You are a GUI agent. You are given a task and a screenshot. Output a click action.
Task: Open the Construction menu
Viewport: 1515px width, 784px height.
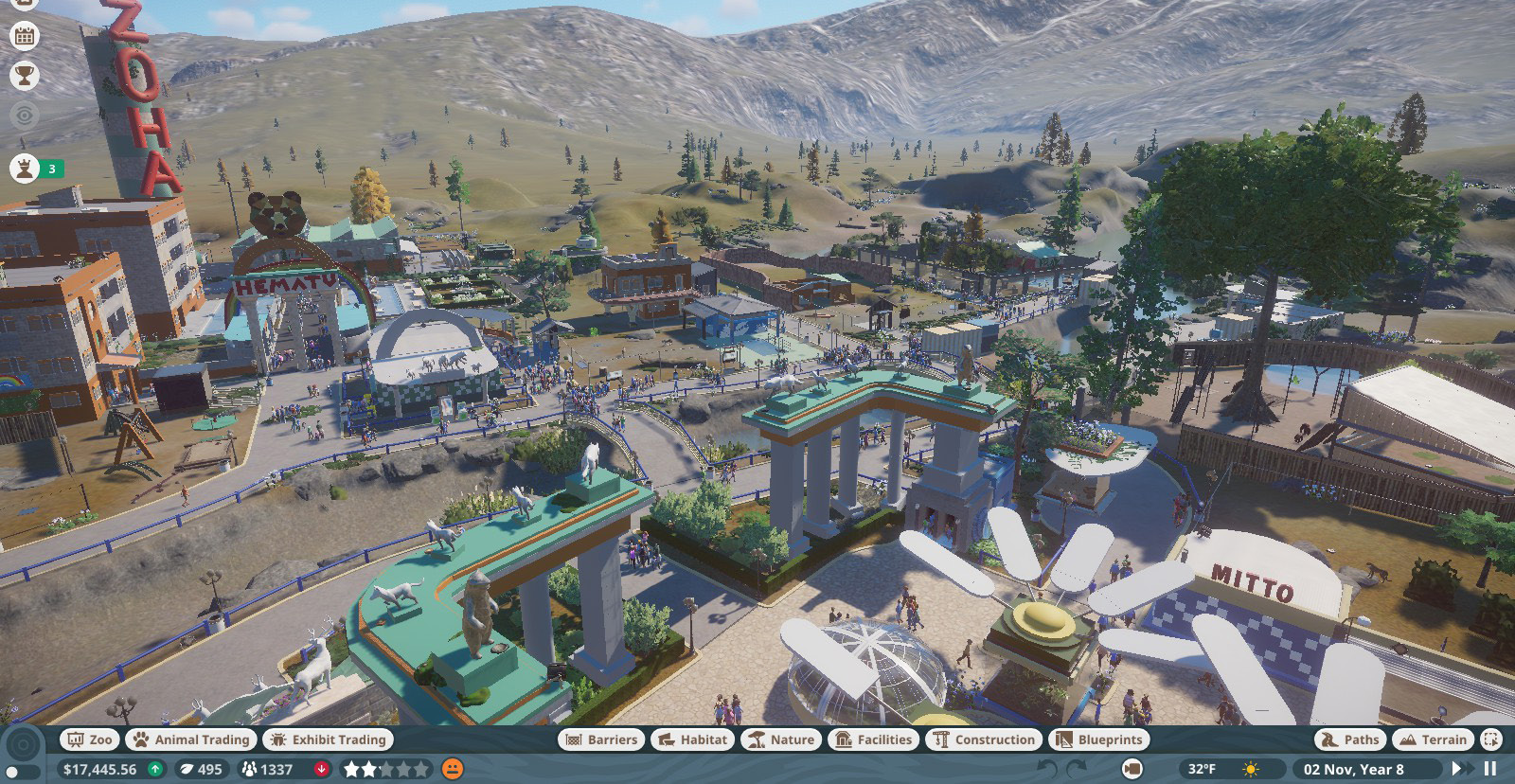coord(984,739)
